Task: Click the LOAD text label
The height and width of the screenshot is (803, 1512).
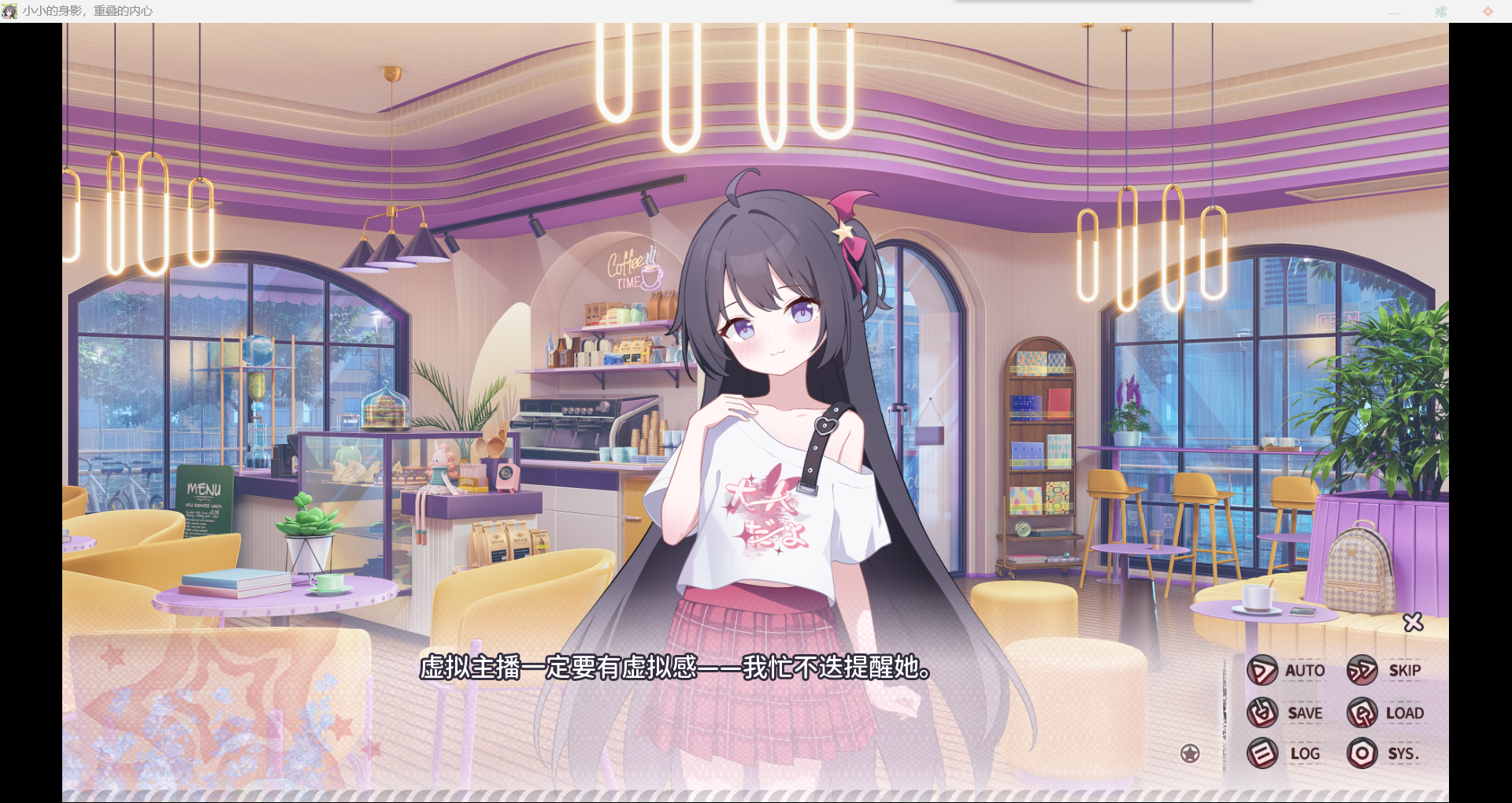Action: 1405,712
